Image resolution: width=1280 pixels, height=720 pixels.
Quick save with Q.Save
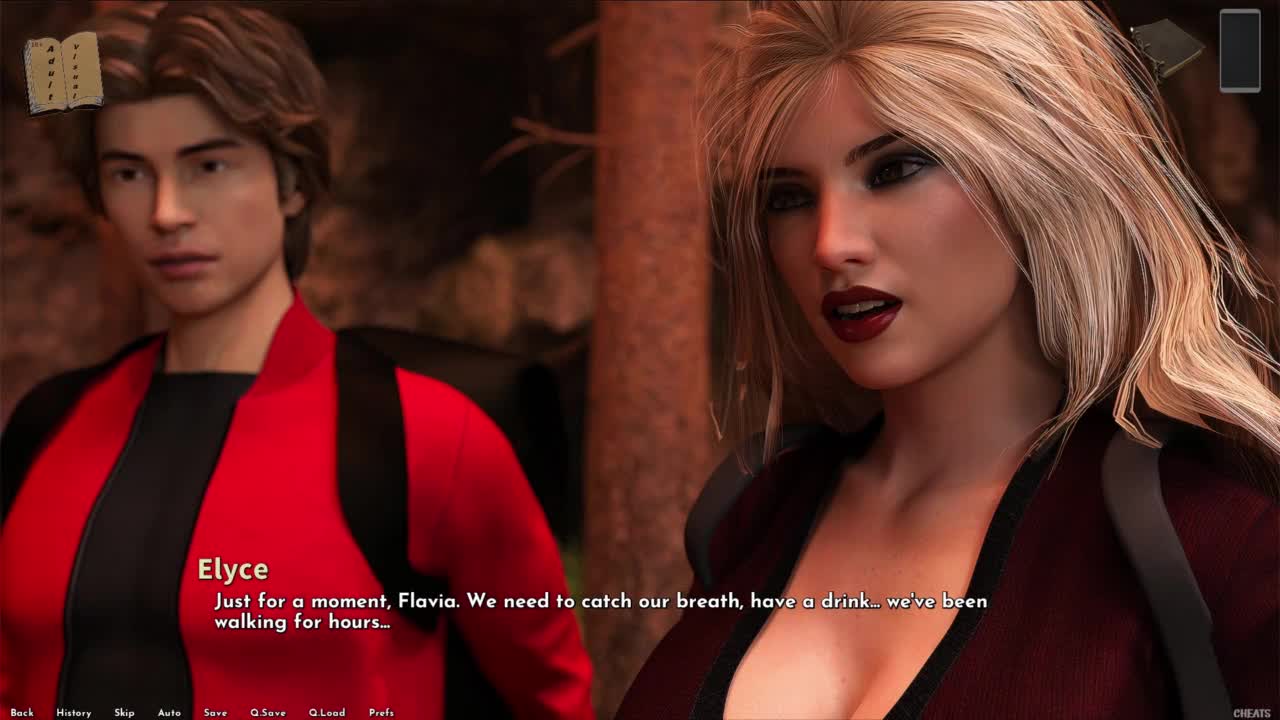(268, 713)
